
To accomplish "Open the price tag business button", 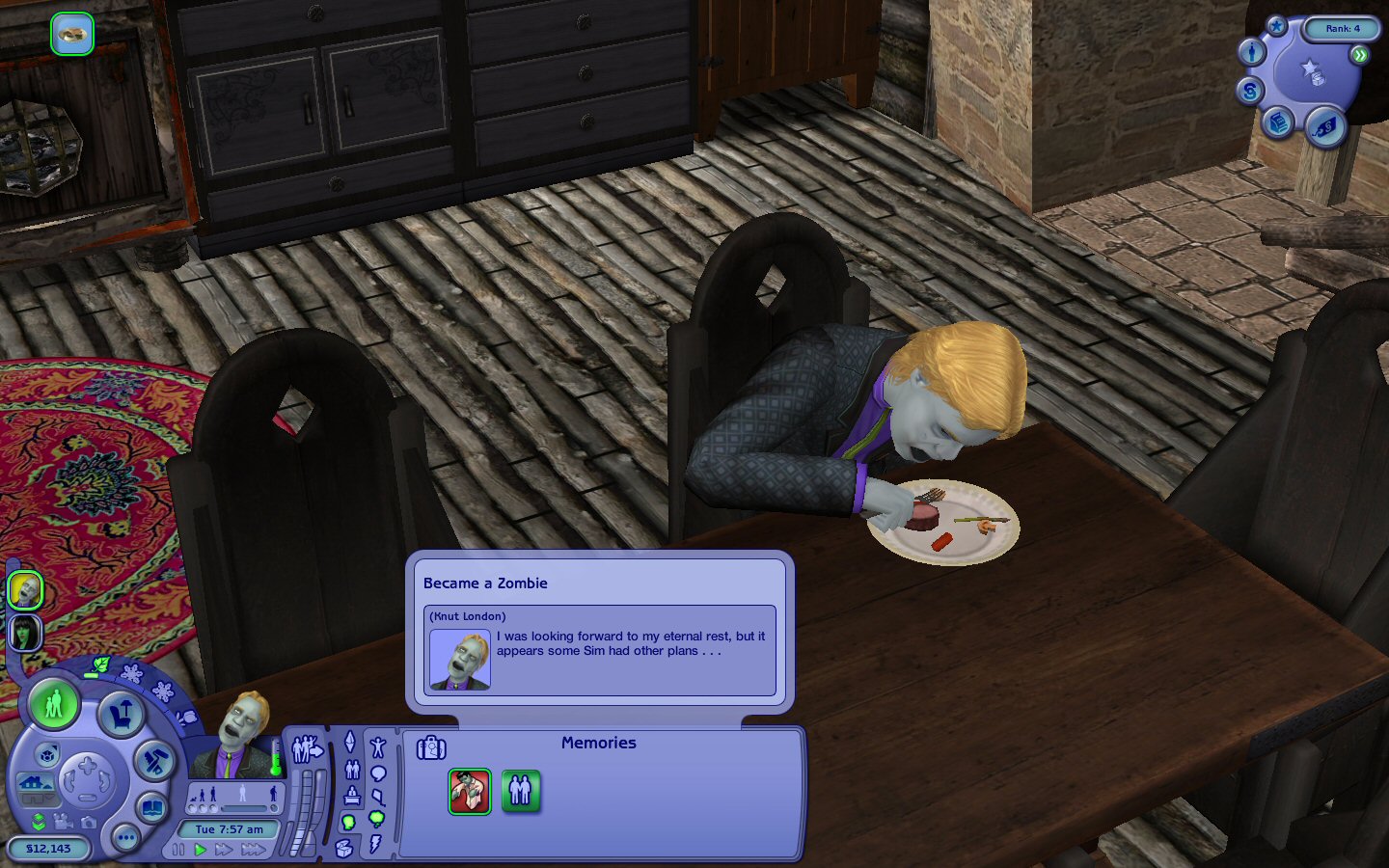I will click(1325, 126).
